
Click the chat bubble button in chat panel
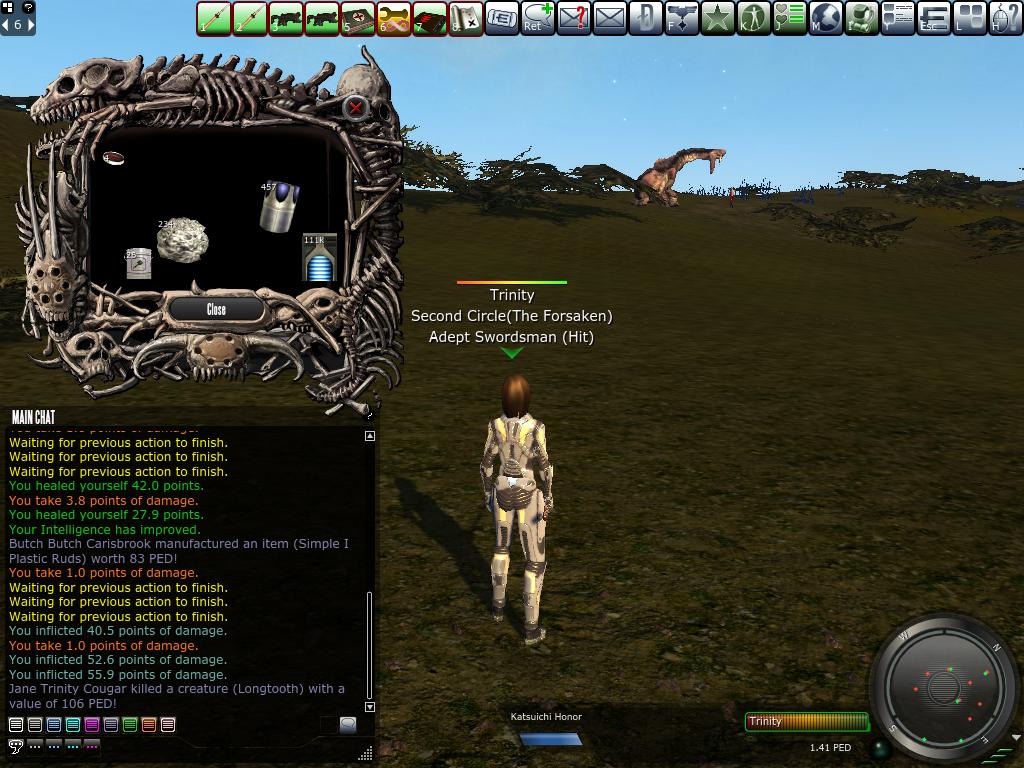point(347,725)
